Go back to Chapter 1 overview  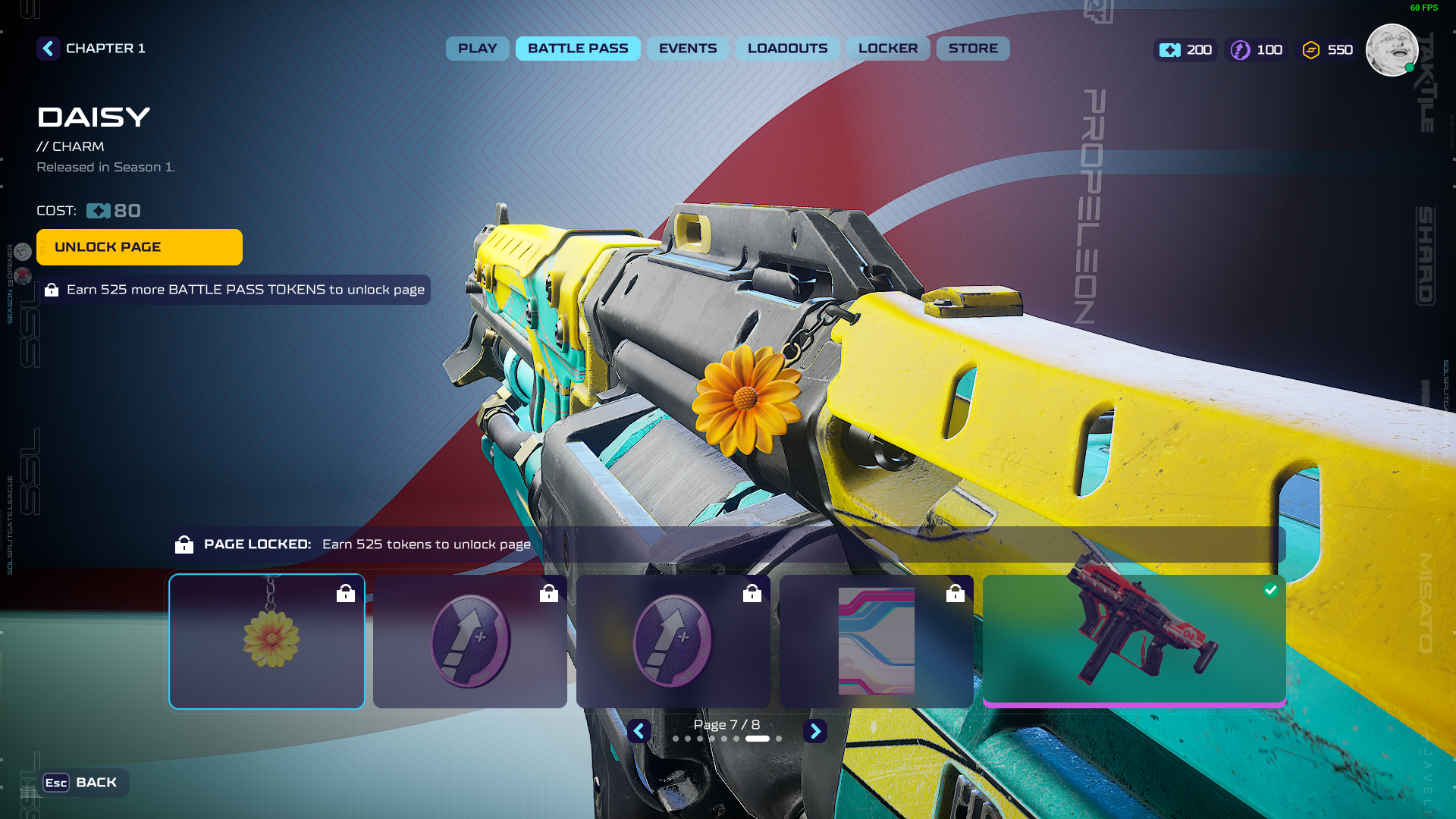[49, 49]
